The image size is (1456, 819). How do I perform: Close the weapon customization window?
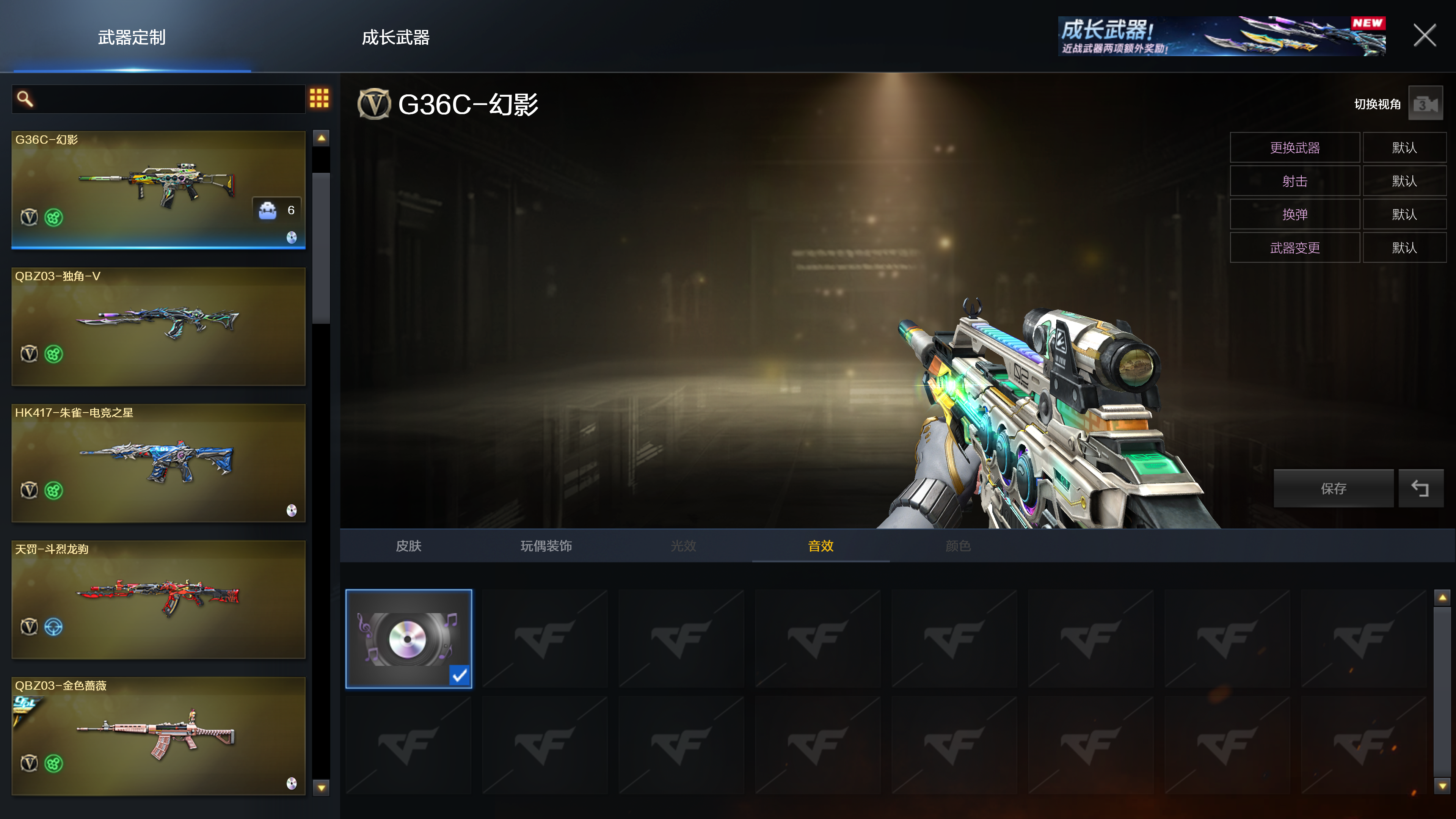point(1425,36)
